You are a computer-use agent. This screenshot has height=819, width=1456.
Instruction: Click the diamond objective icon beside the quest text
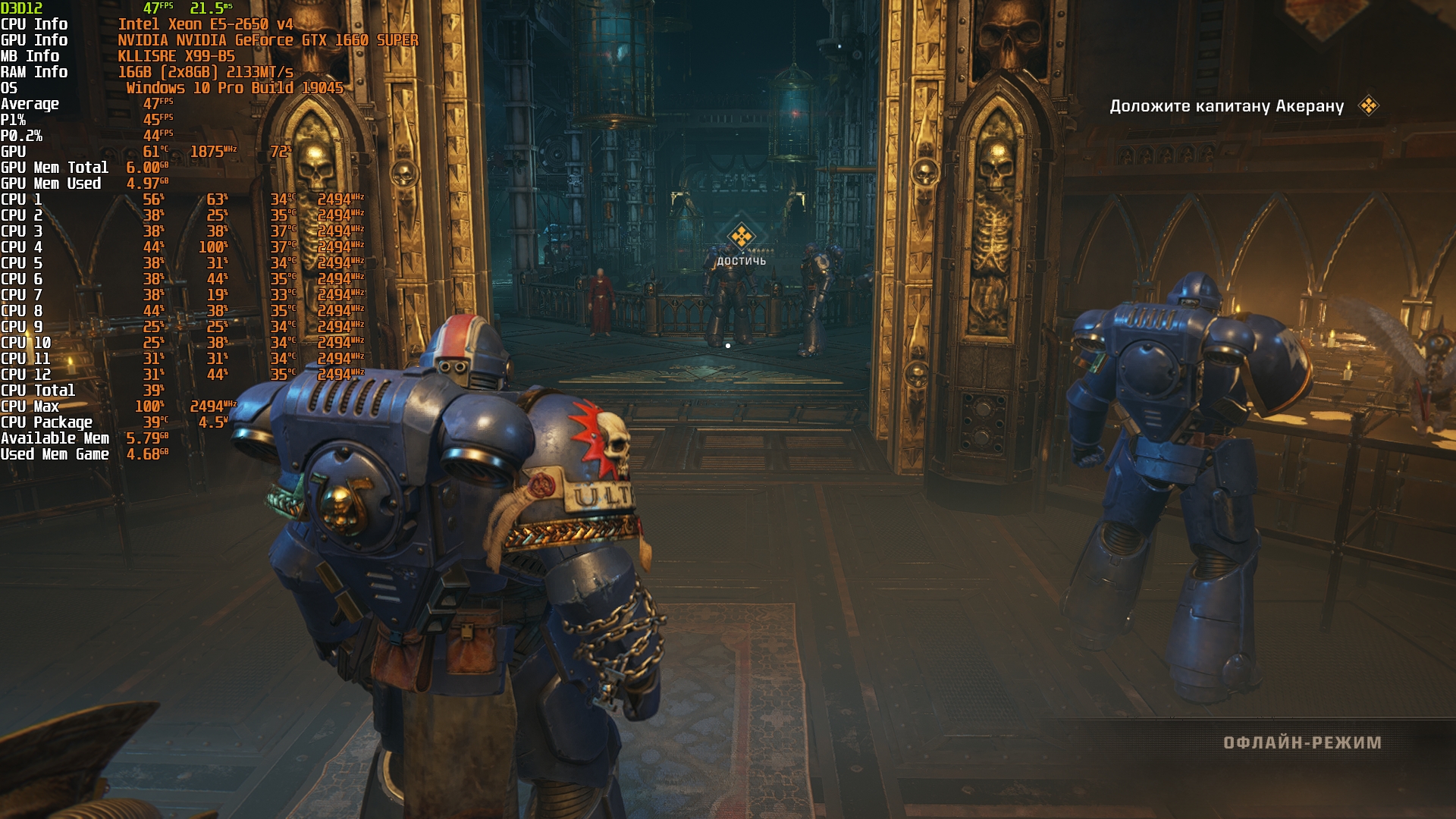[x=1369, y=105]
